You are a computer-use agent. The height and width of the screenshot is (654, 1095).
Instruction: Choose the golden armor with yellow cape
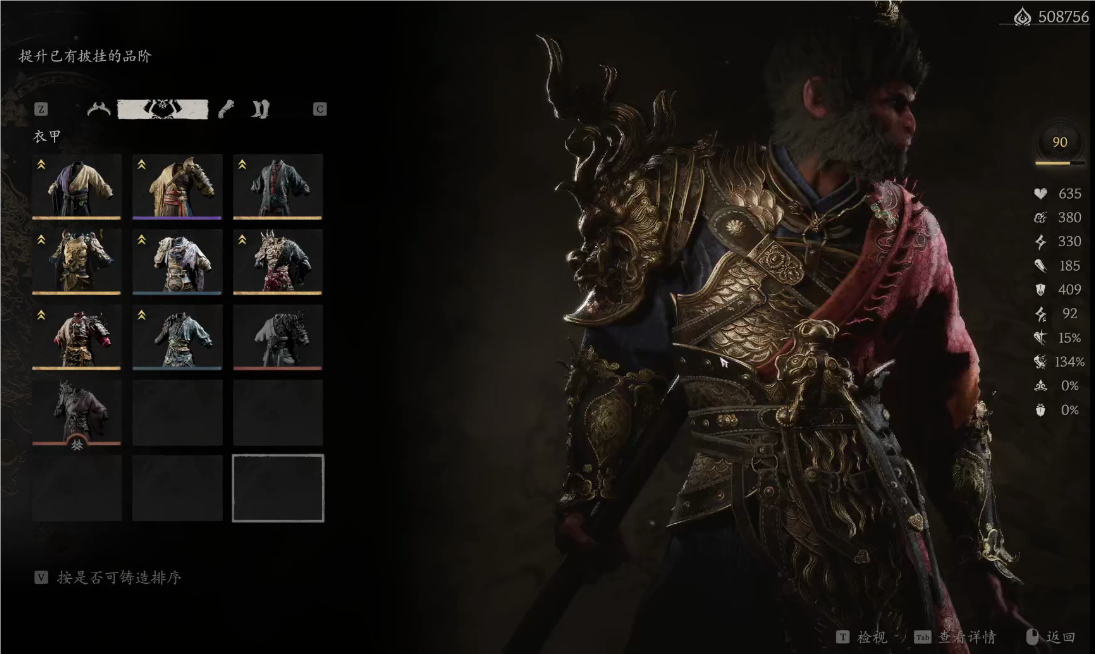click(177, 186)
